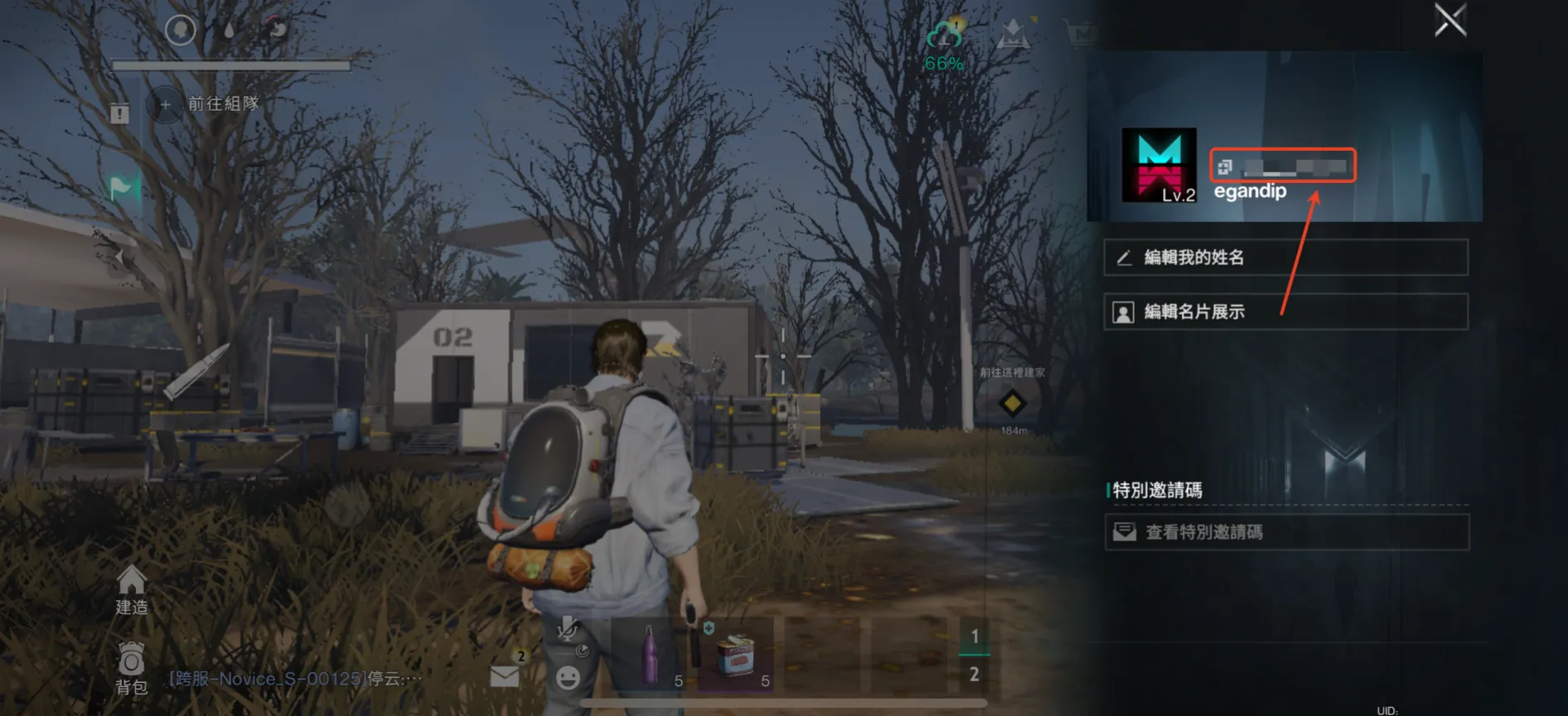Screen dimensions: 1568x716
Task: Open the chat message line
Action: coord(295,679)
